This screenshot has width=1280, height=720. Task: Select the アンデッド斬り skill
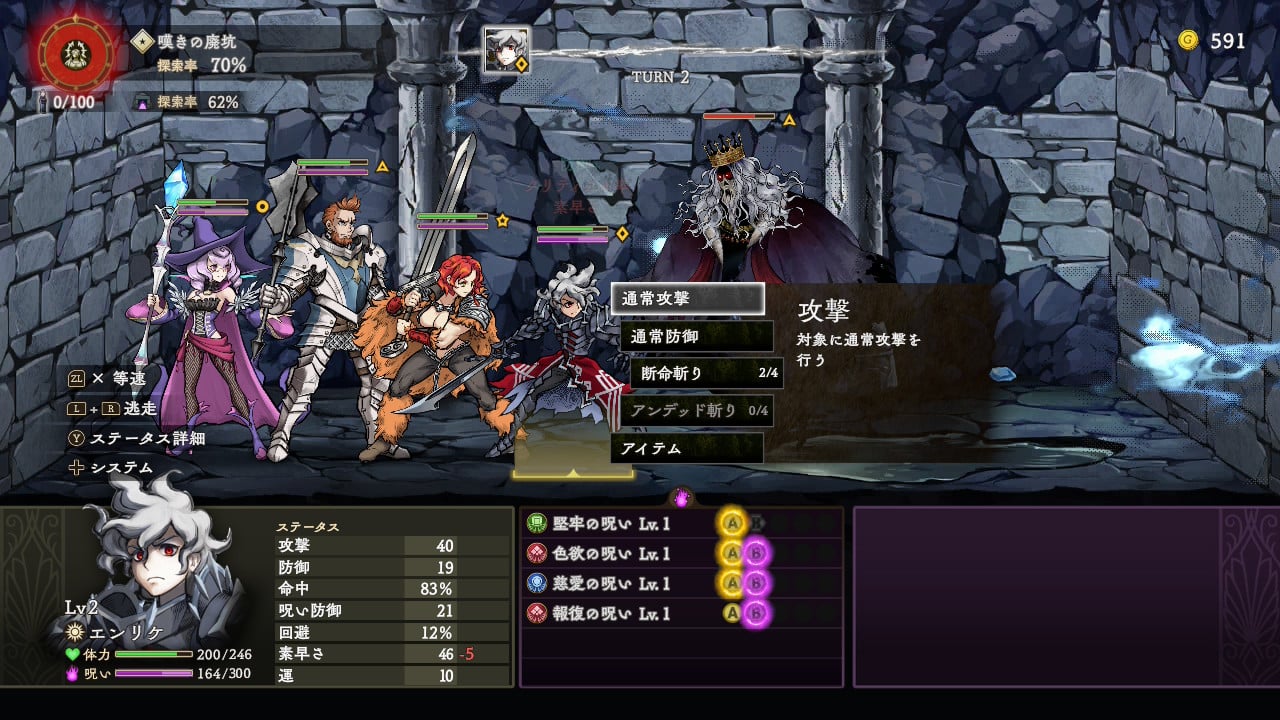pyautogui.click(x=696, y=411)
